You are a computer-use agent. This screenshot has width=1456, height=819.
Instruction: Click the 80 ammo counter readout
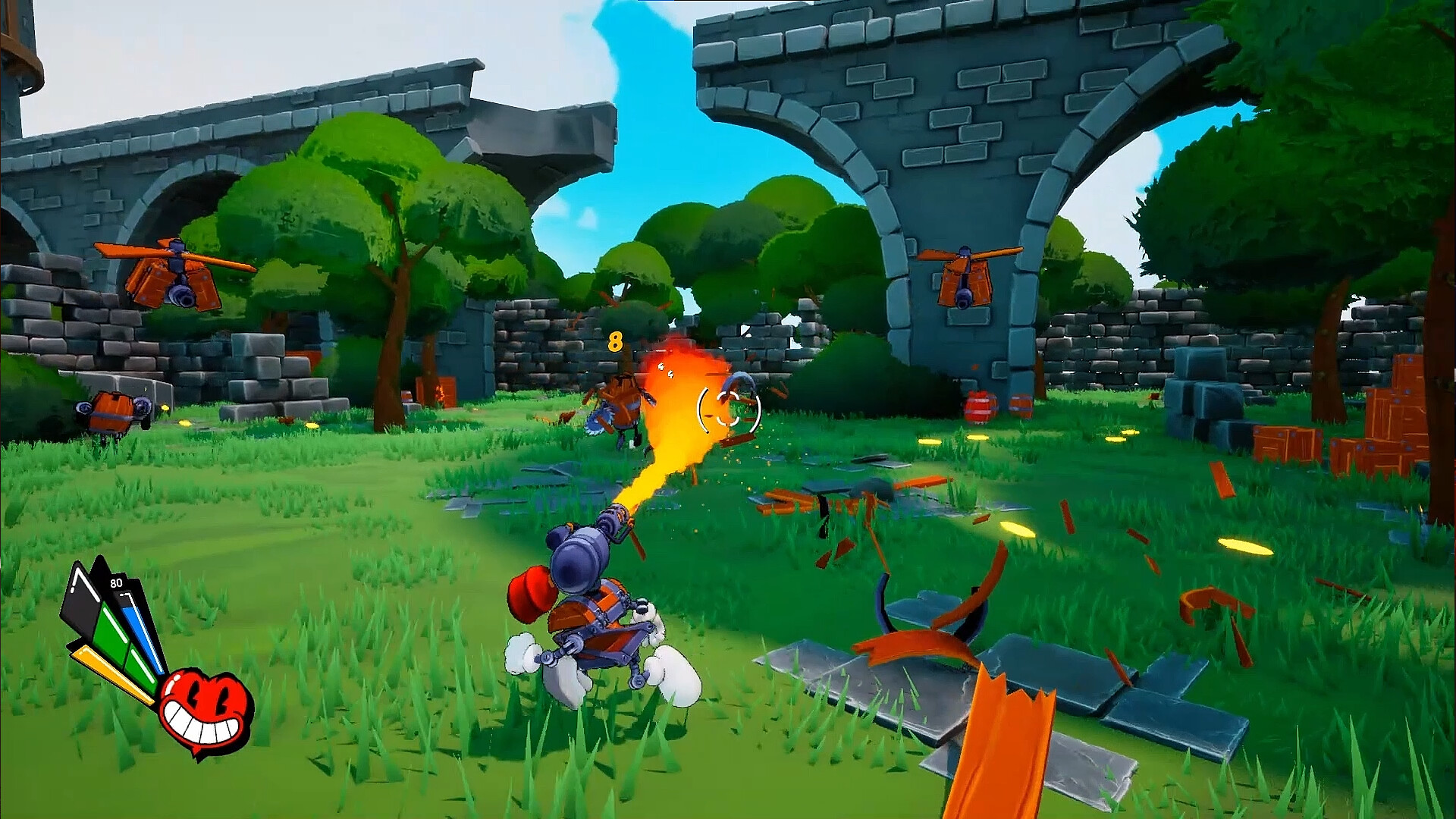[x=116, y=583]
